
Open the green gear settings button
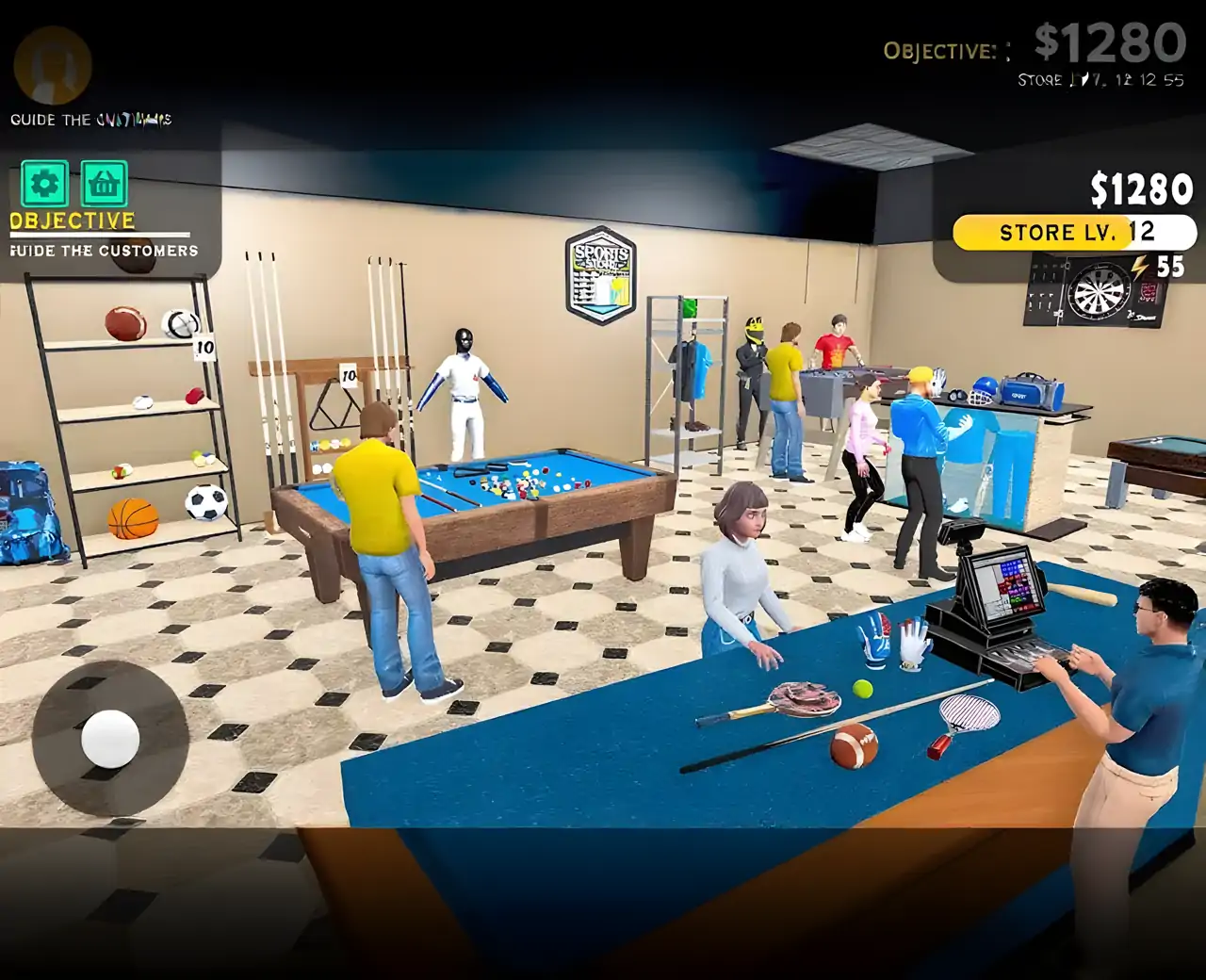(x=44, y=184)
